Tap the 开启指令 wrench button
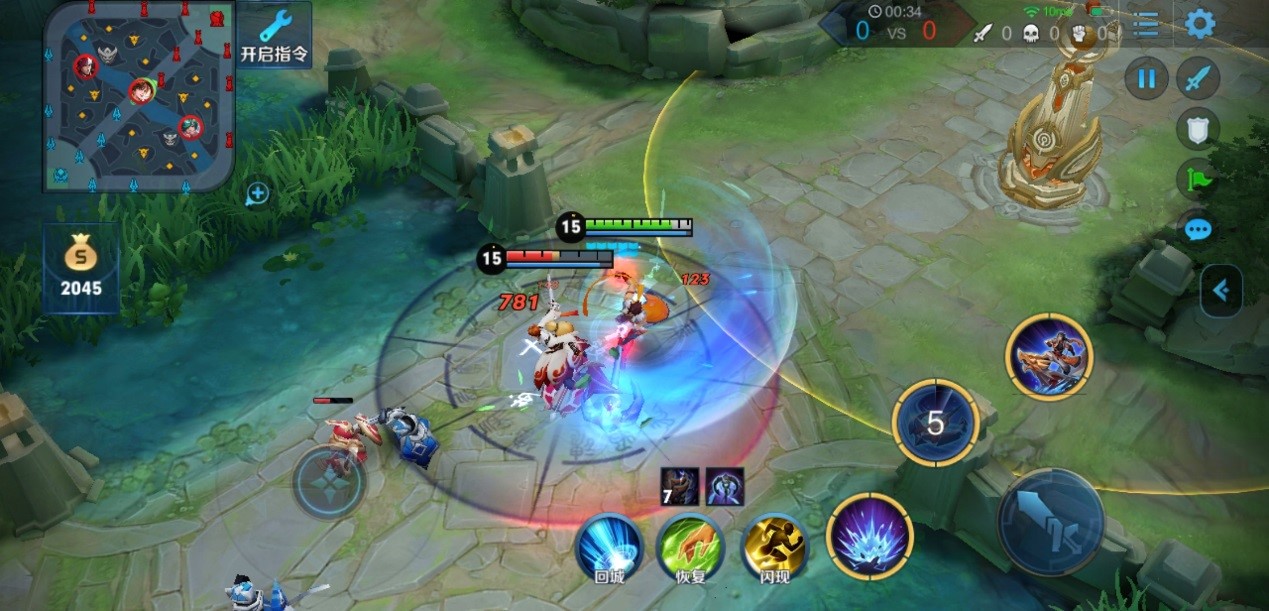Screen dimensions: 1269x611 tap(273, 34)
